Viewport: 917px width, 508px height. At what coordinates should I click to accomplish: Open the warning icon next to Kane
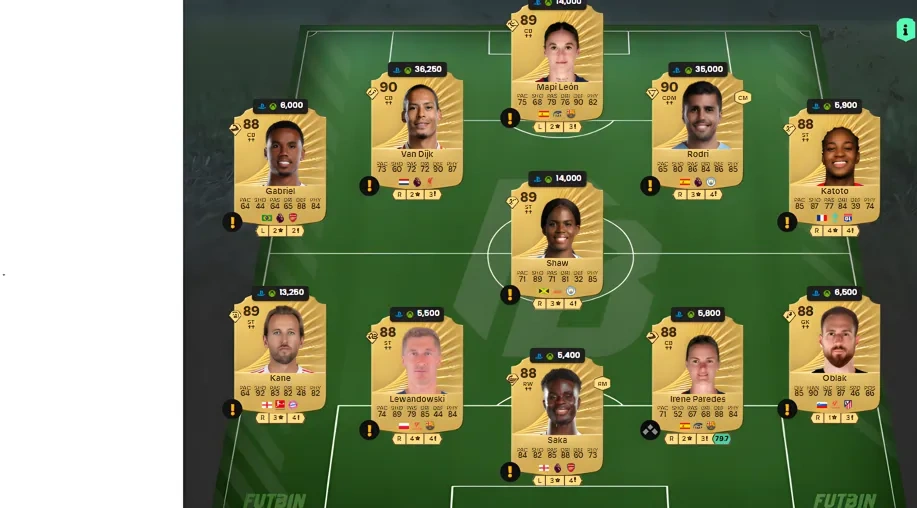(x=232, y=409)
